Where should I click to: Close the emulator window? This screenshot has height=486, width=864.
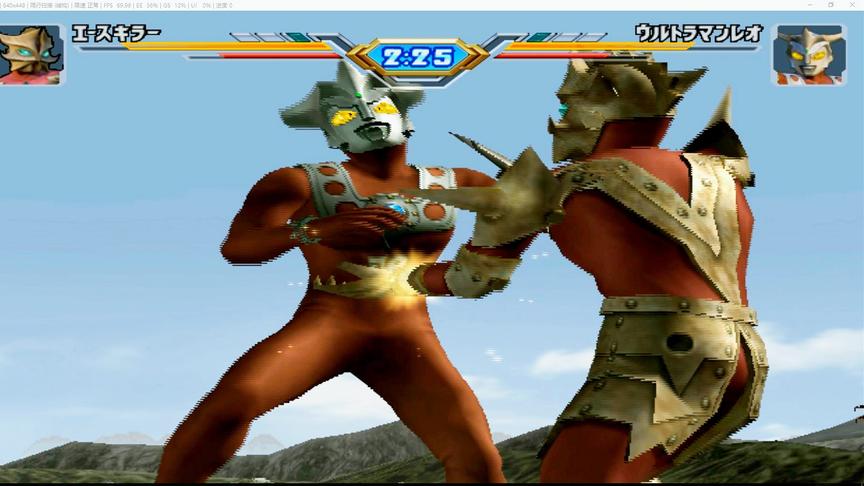pyautogui.click(x=852, y=5)
